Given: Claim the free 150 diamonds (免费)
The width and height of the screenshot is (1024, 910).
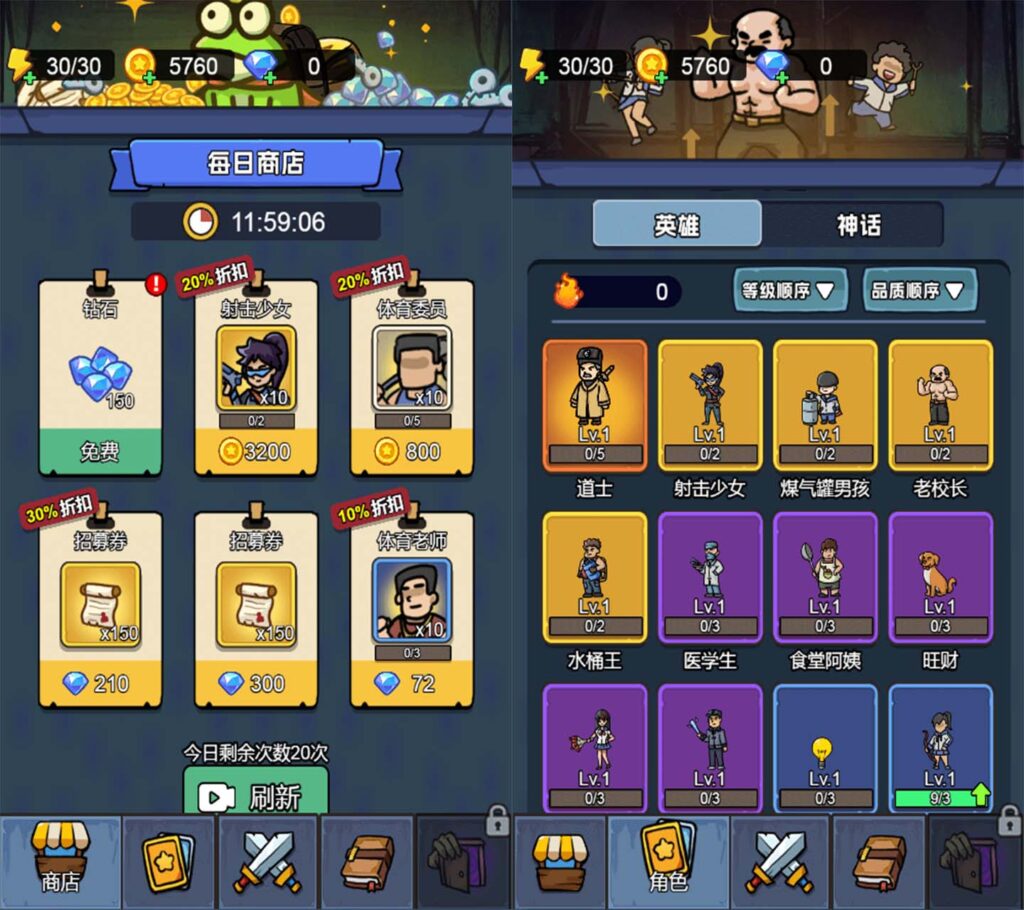Looking at the screenshot, I should (x=100, y=451).
